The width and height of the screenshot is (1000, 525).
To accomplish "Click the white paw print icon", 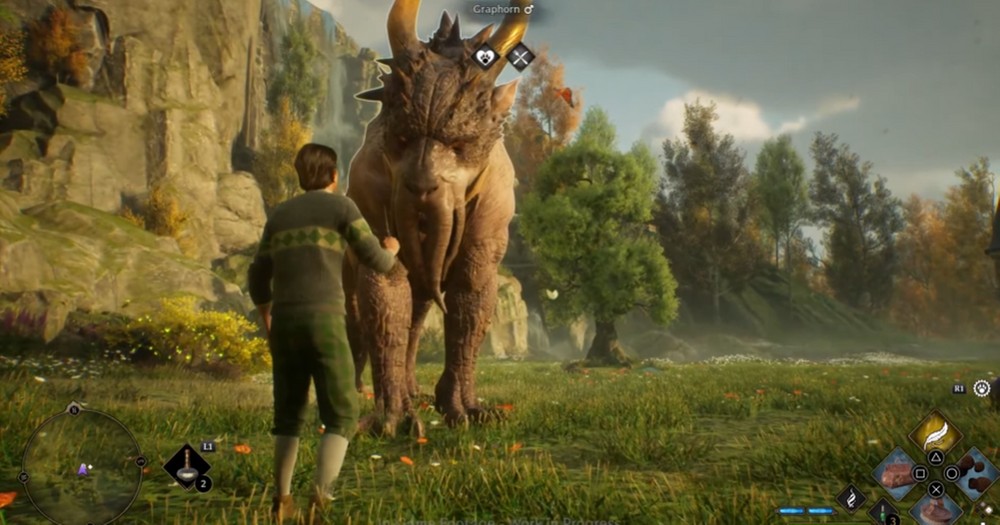I will (981, 388).
